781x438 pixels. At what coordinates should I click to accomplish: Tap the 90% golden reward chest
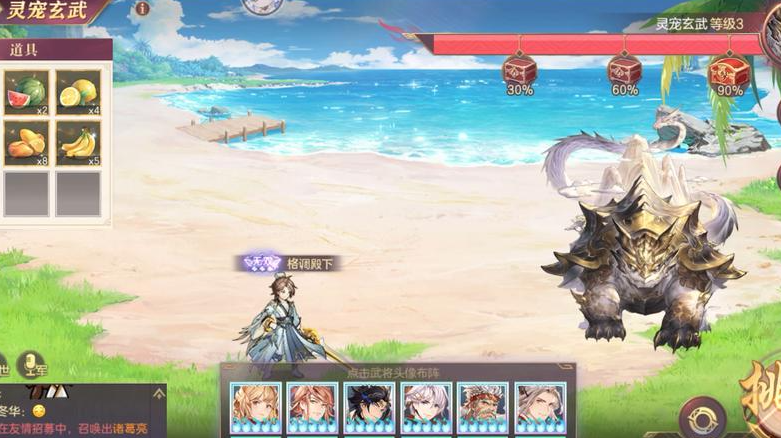pos(729,70)
